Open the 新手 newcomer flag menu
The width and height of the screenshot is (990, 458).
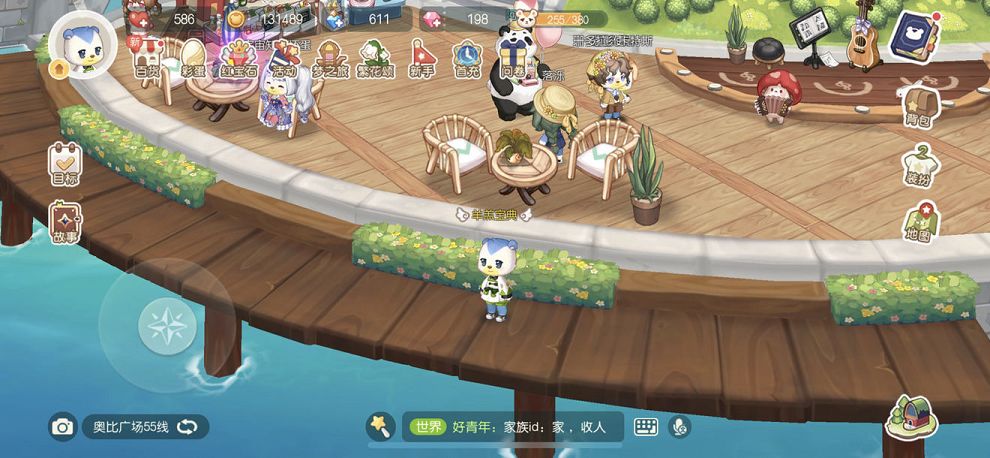423,59
